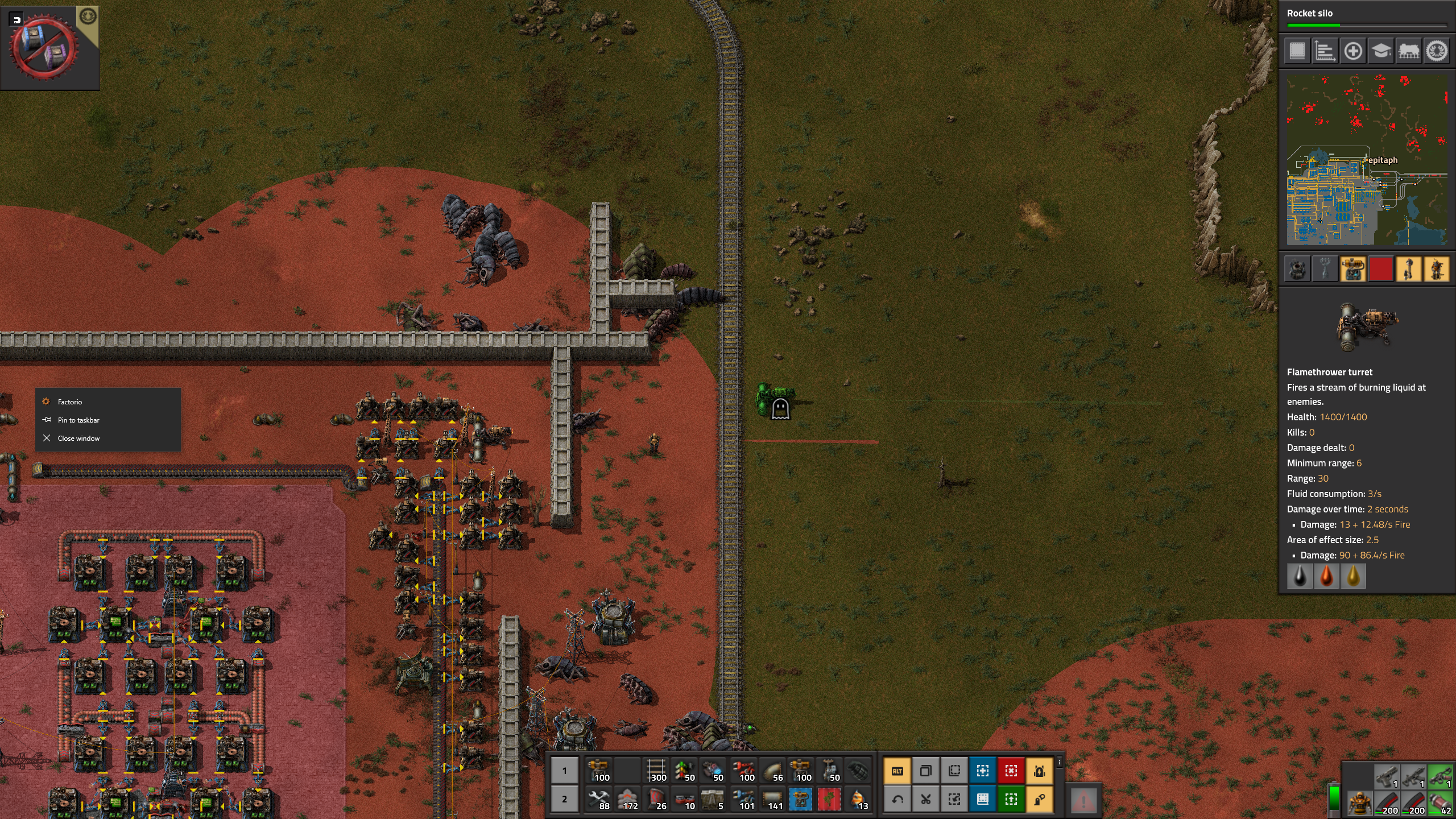Open the trains overview locomotive button
Screen dimensions: 1456x819
coord(1409,51)
